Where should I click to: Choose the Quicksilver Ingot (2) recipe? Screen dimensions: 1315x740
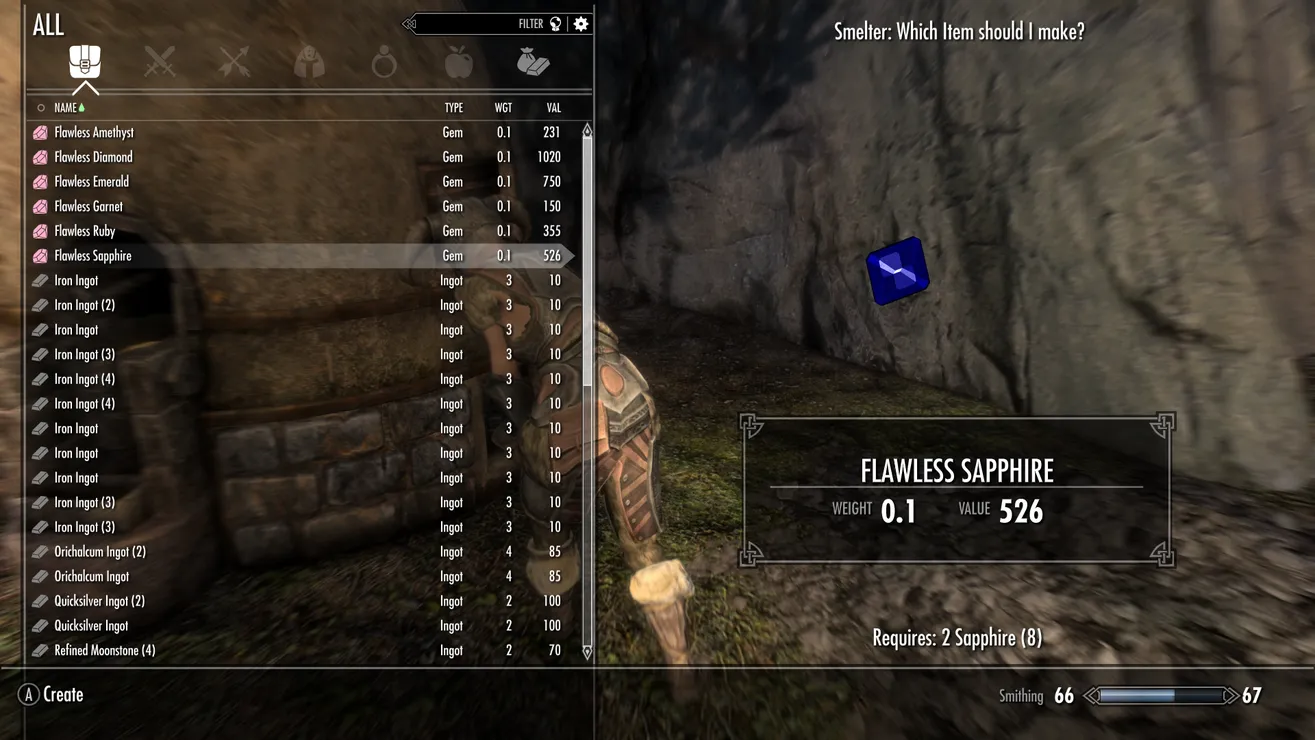pyautogui.click(x=99, y=601)
